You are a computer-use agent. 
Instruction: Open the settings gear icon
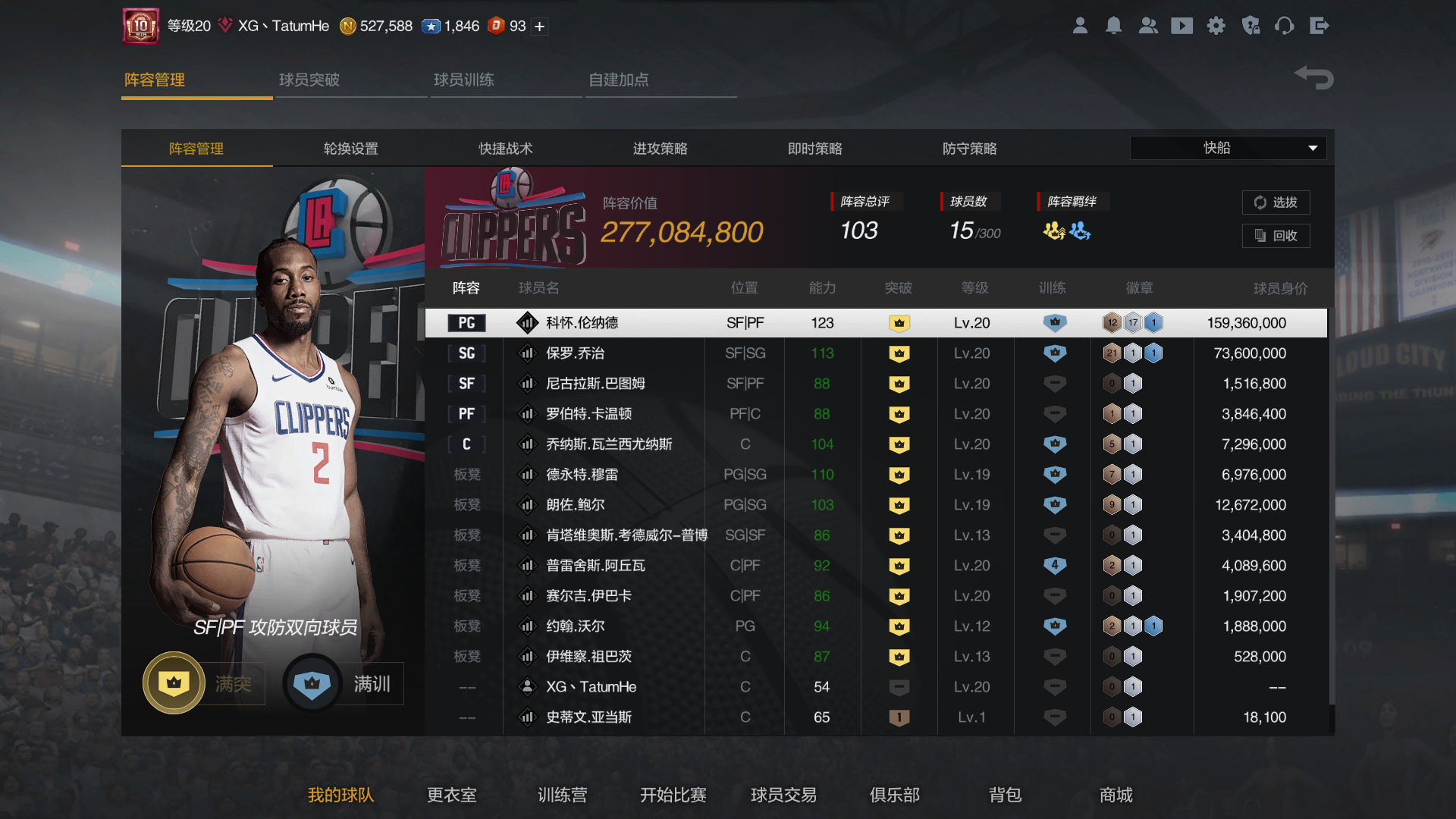click(x=1216, y=25)
